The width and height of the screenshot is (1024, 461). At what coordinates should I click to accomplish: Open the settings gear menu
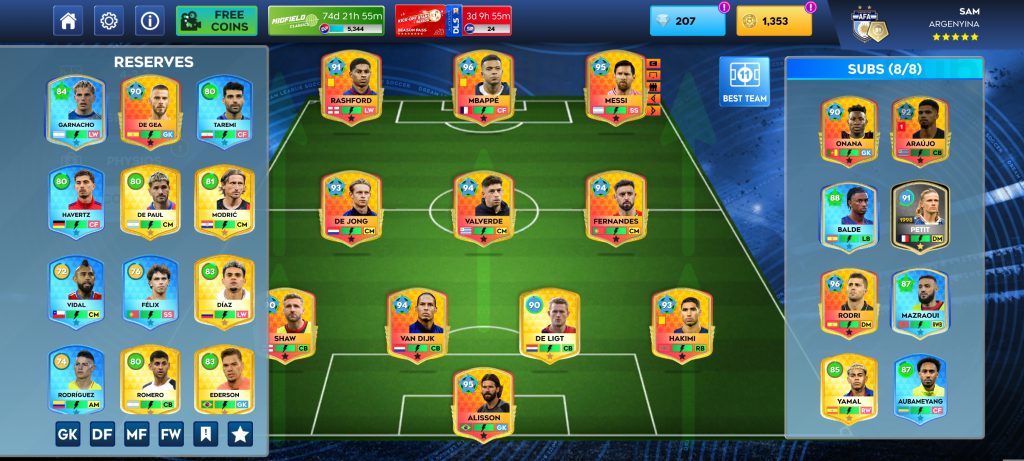pyautogui.click(x=108, y=20)
